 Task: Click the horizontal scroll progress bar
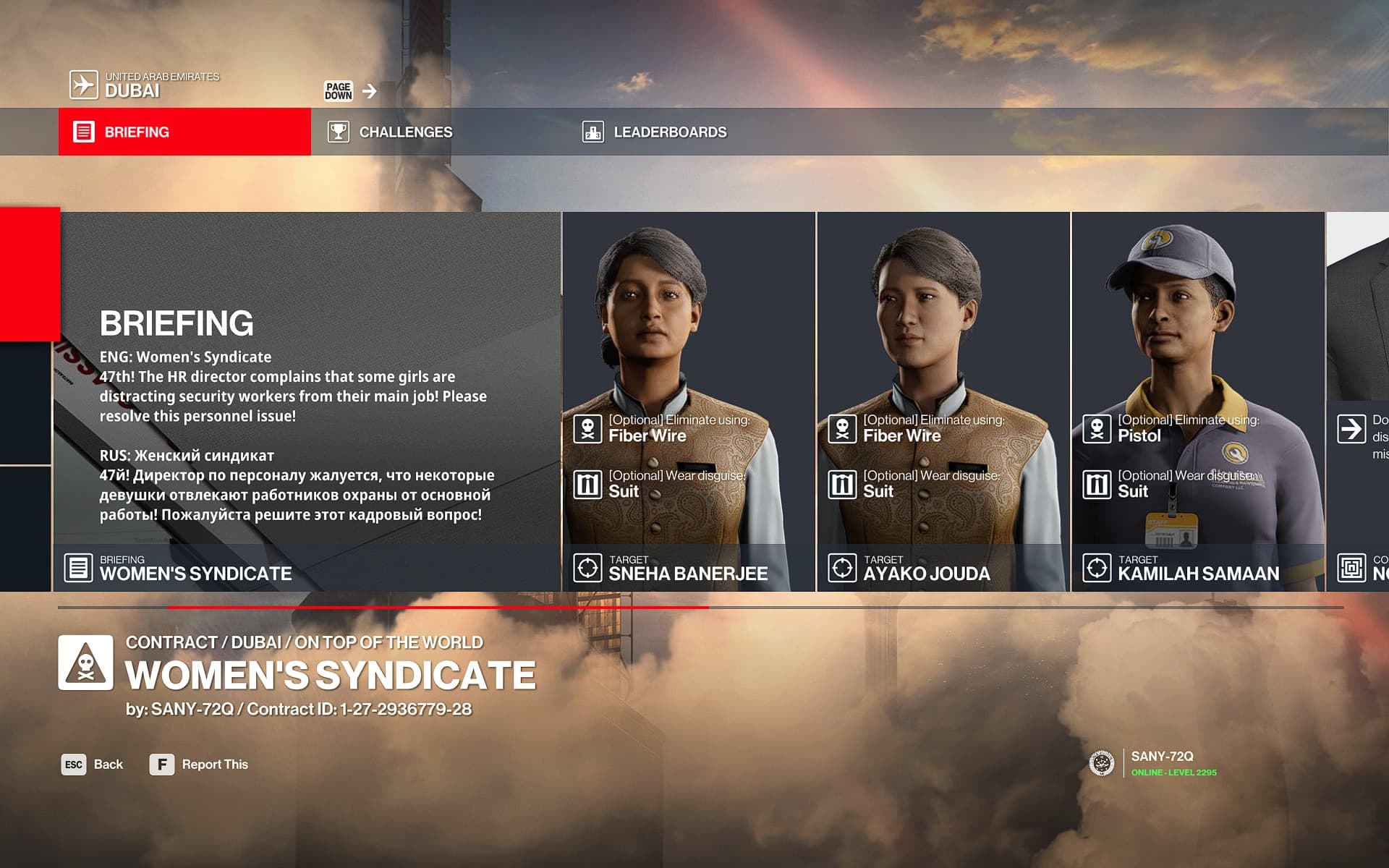(700, 608)
